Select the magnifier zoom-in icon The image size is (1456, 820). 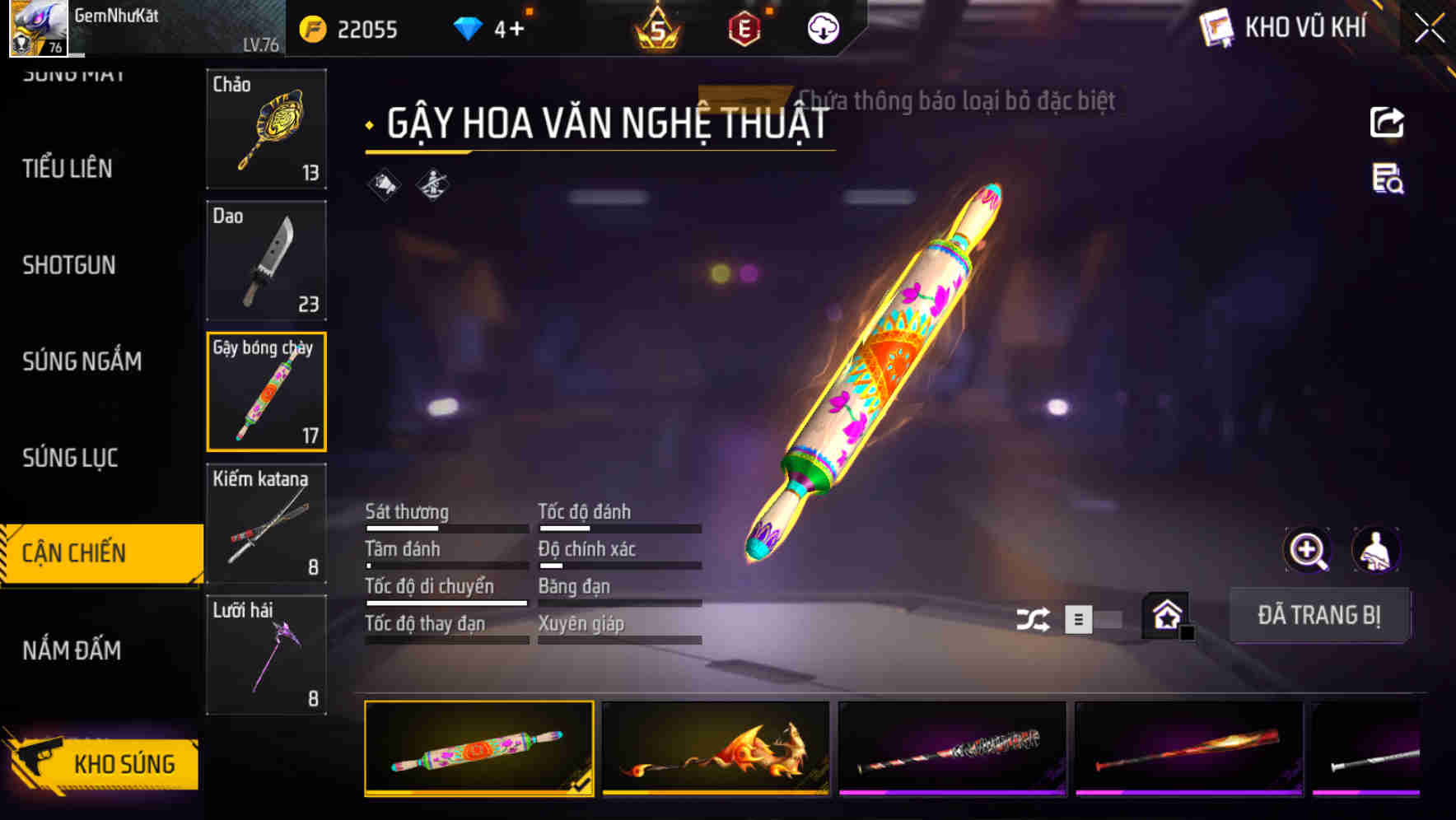pos(1305,550)
